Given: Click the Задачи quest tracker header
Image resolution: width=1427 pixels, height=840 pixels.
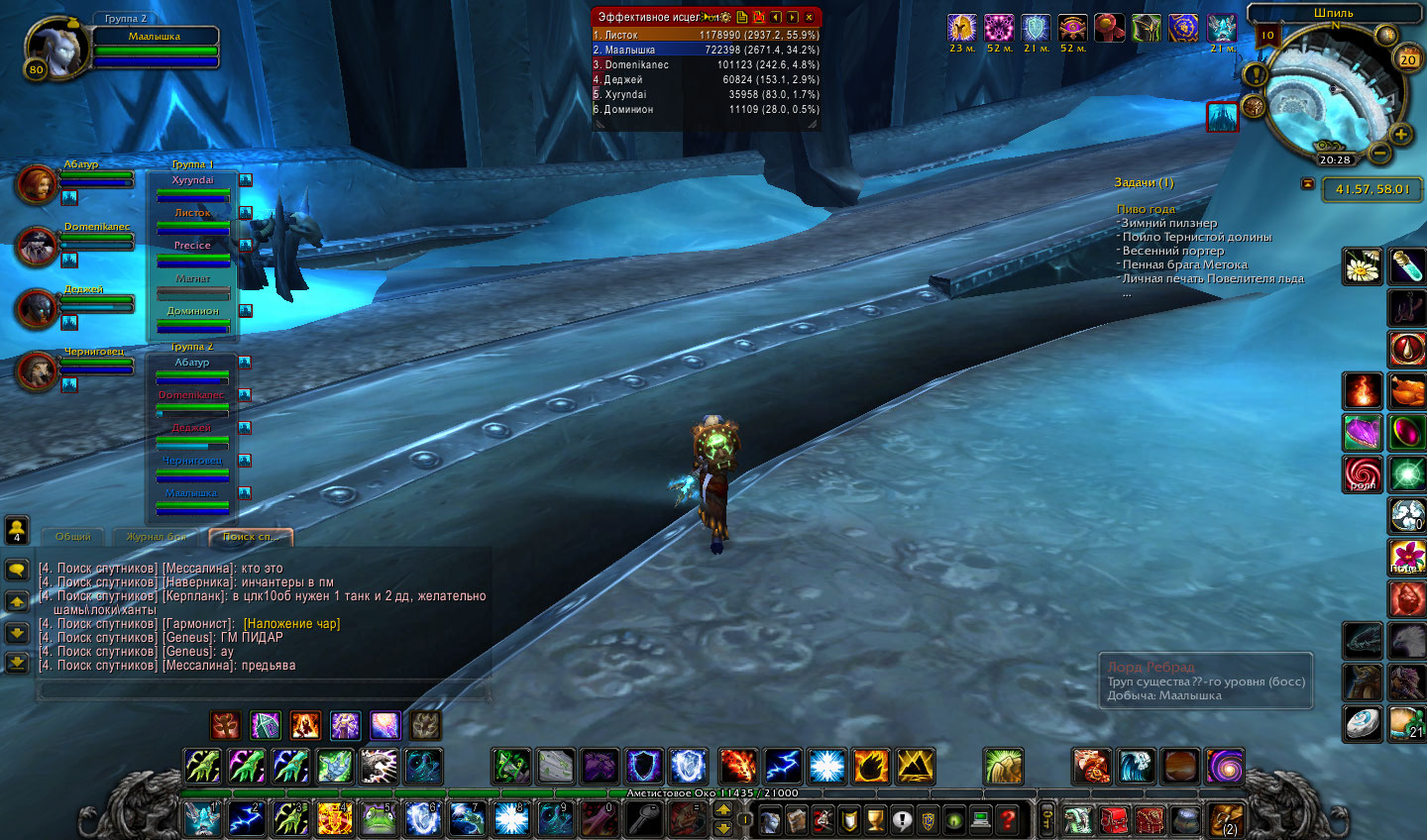Looking at the screenshot, I should [1144, 183].
